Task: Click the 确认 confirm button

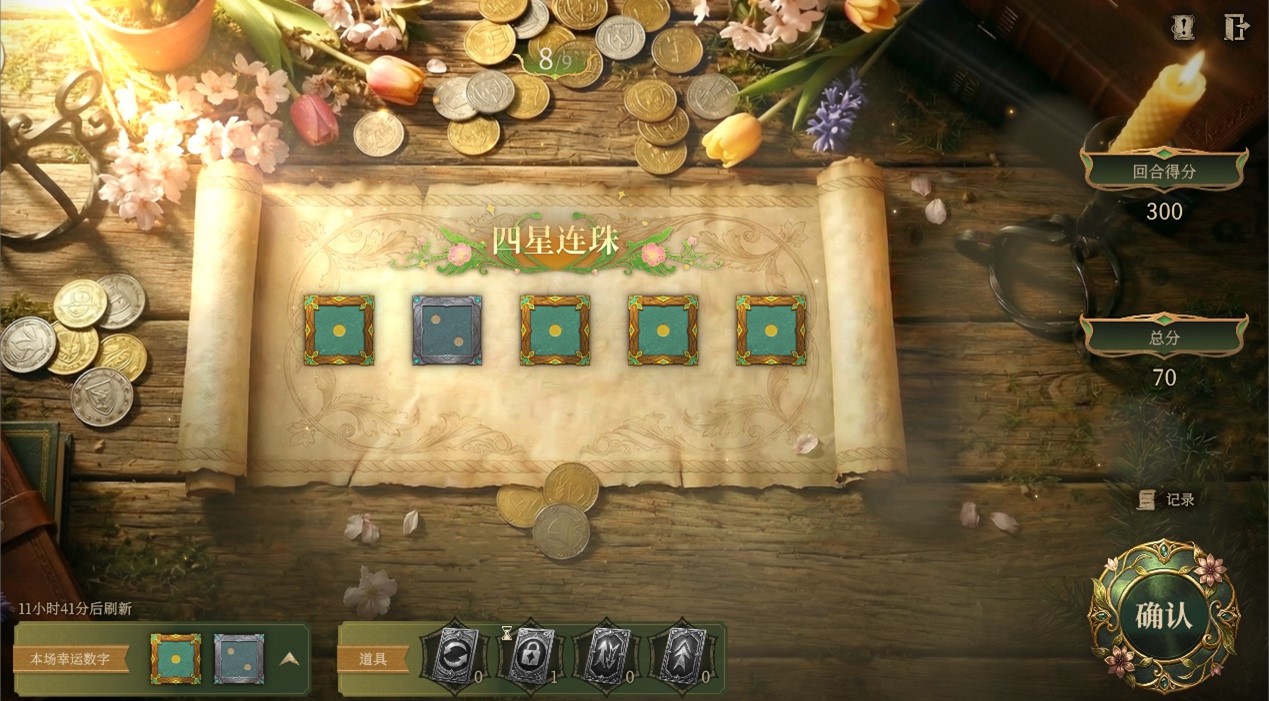Action: 1163,615
